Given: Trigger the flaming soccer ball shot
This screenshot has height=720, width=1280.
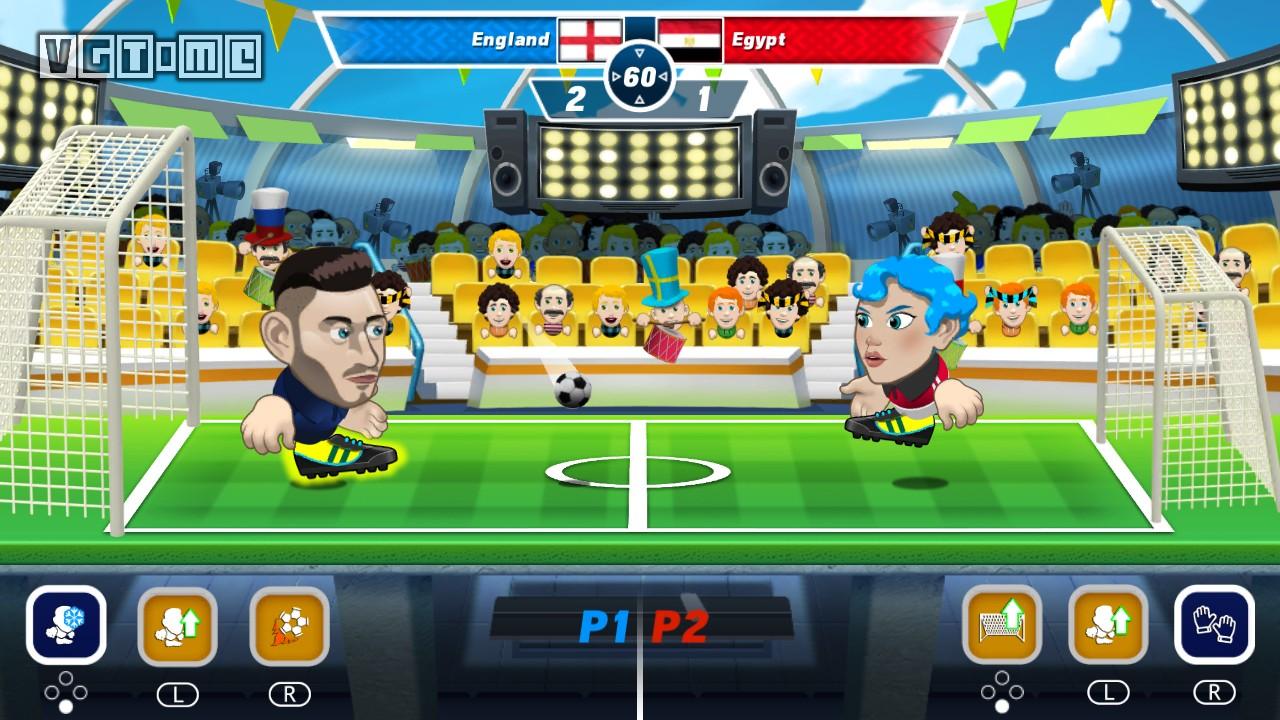Looking at the screenshot, I should point(289,626).
